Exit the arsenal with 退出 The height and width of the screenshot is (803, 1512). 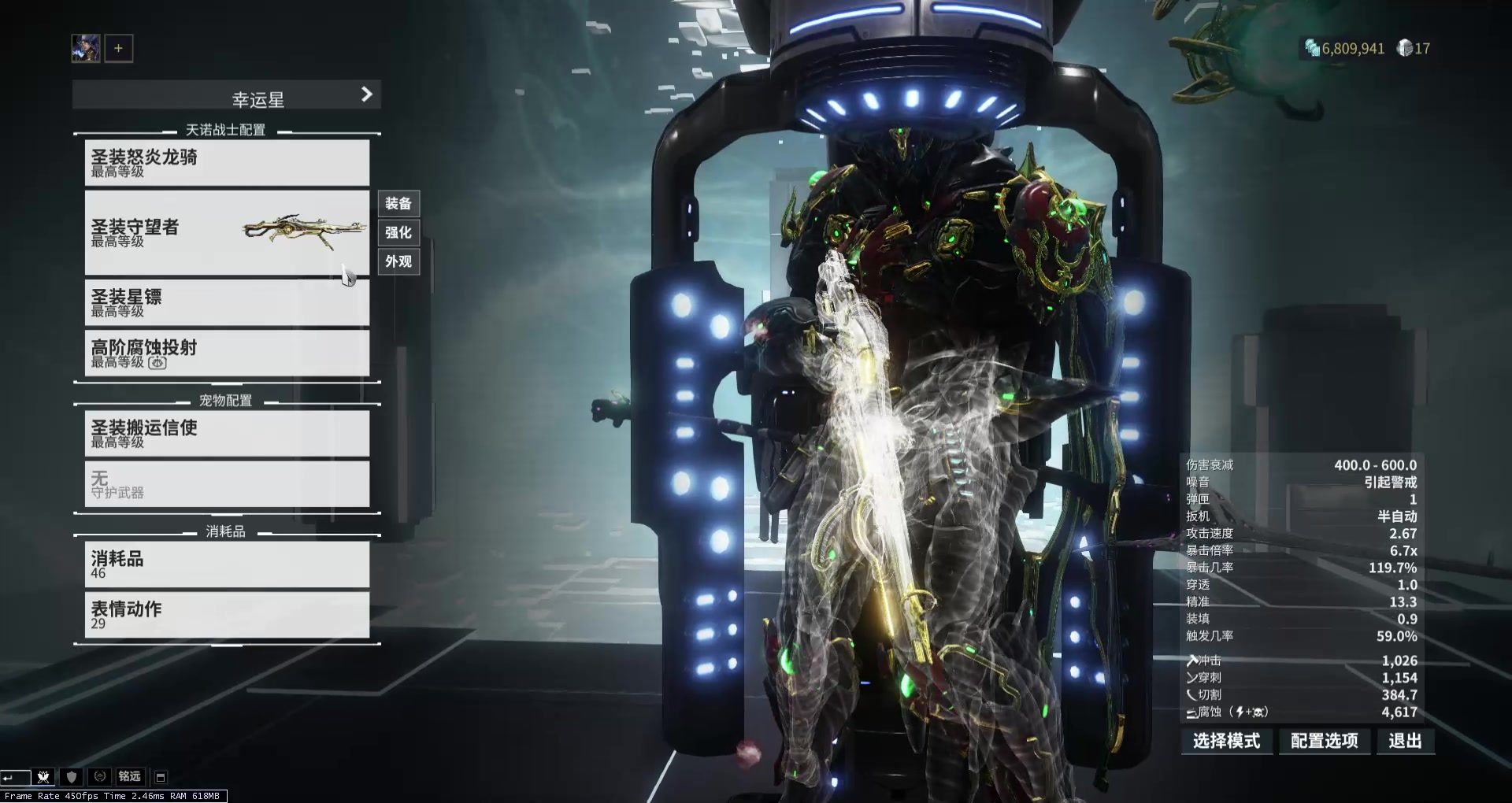(1405, 741)
